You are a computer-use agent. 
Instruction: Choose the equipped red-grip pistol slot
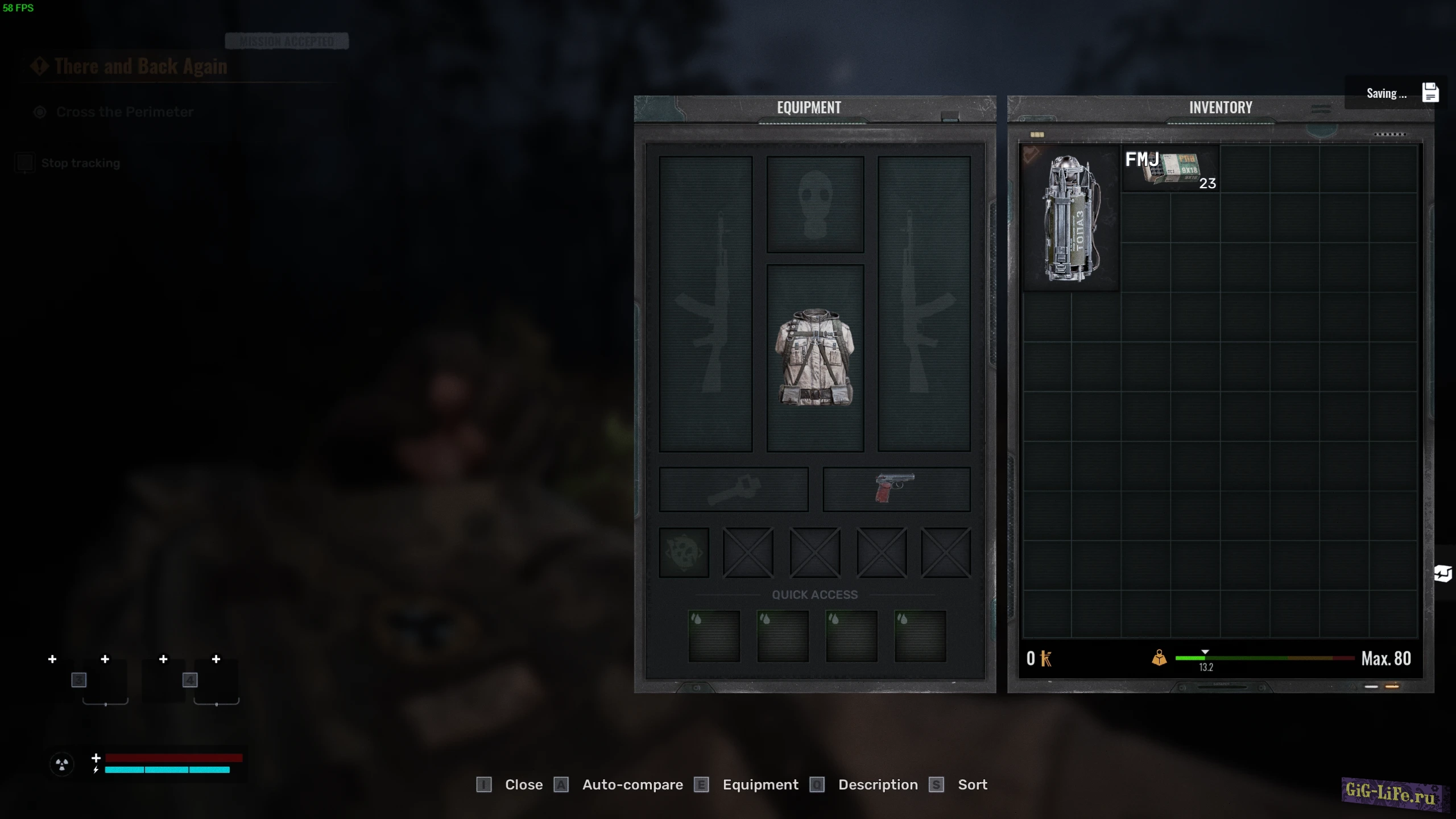pos(896,489)
